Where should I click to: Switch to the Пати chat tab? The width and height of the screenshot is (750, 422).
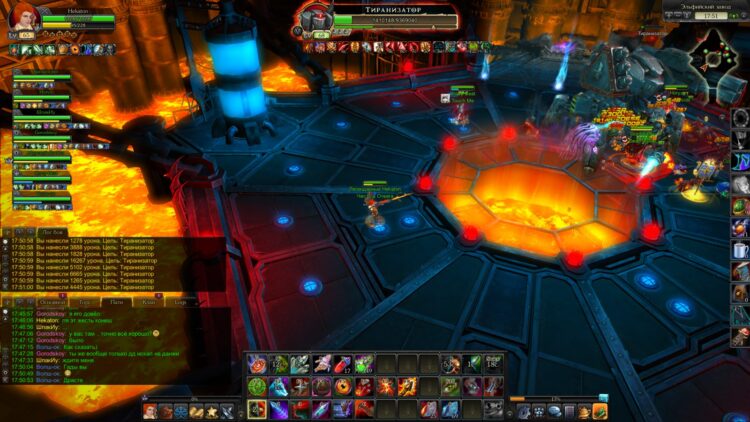click(116, 301)
